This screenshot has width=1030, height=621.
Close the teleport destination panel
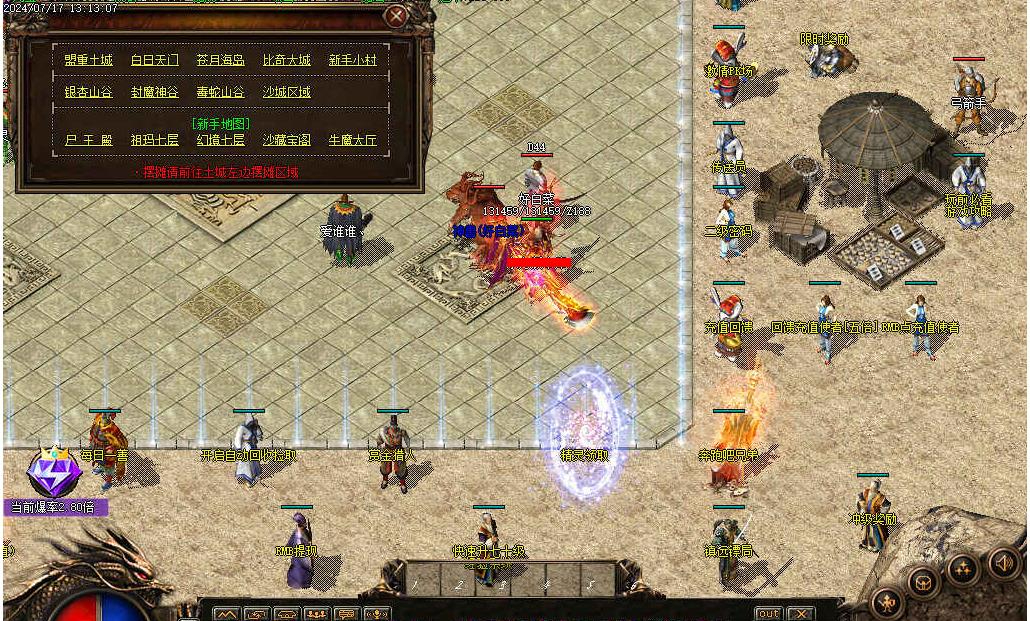(397, 16)
